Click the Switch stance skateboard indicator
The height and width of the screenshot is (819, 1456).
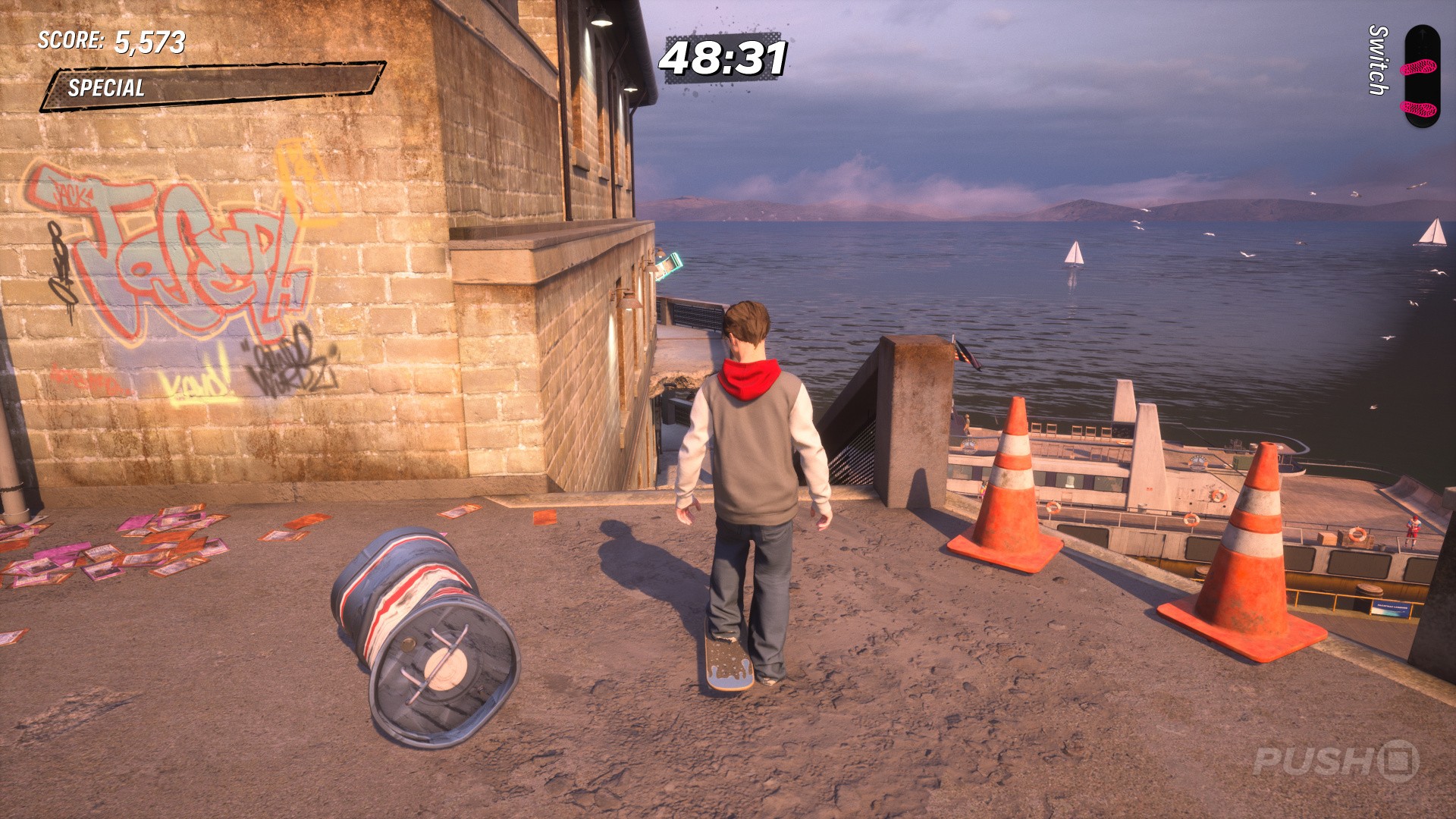coord(1420,76)
